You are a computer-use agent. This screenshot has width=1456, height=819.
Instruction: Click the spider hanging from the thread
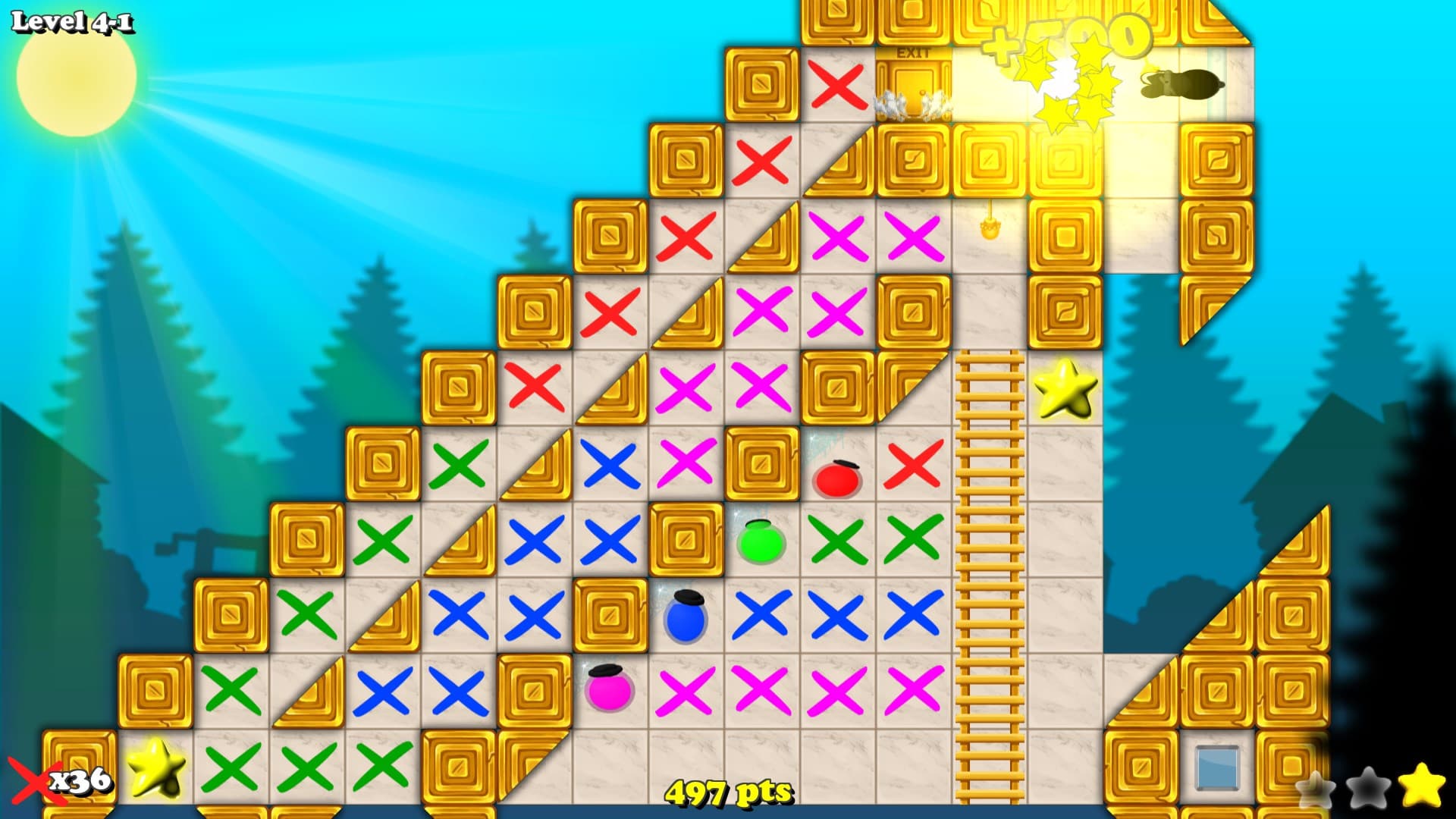coord(990,229)
